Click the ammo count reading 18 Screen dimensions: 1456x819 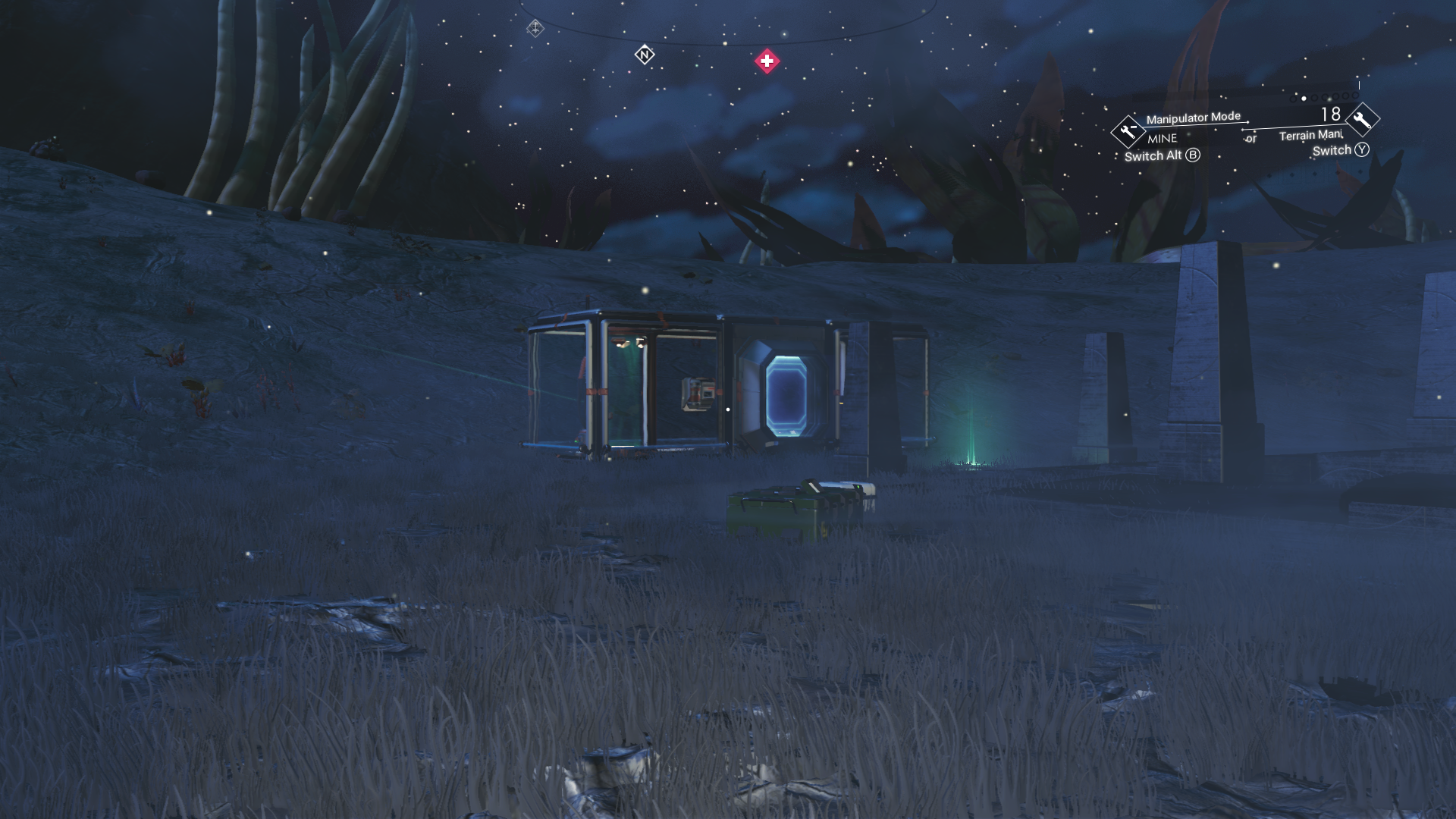tap(1331, 114)
